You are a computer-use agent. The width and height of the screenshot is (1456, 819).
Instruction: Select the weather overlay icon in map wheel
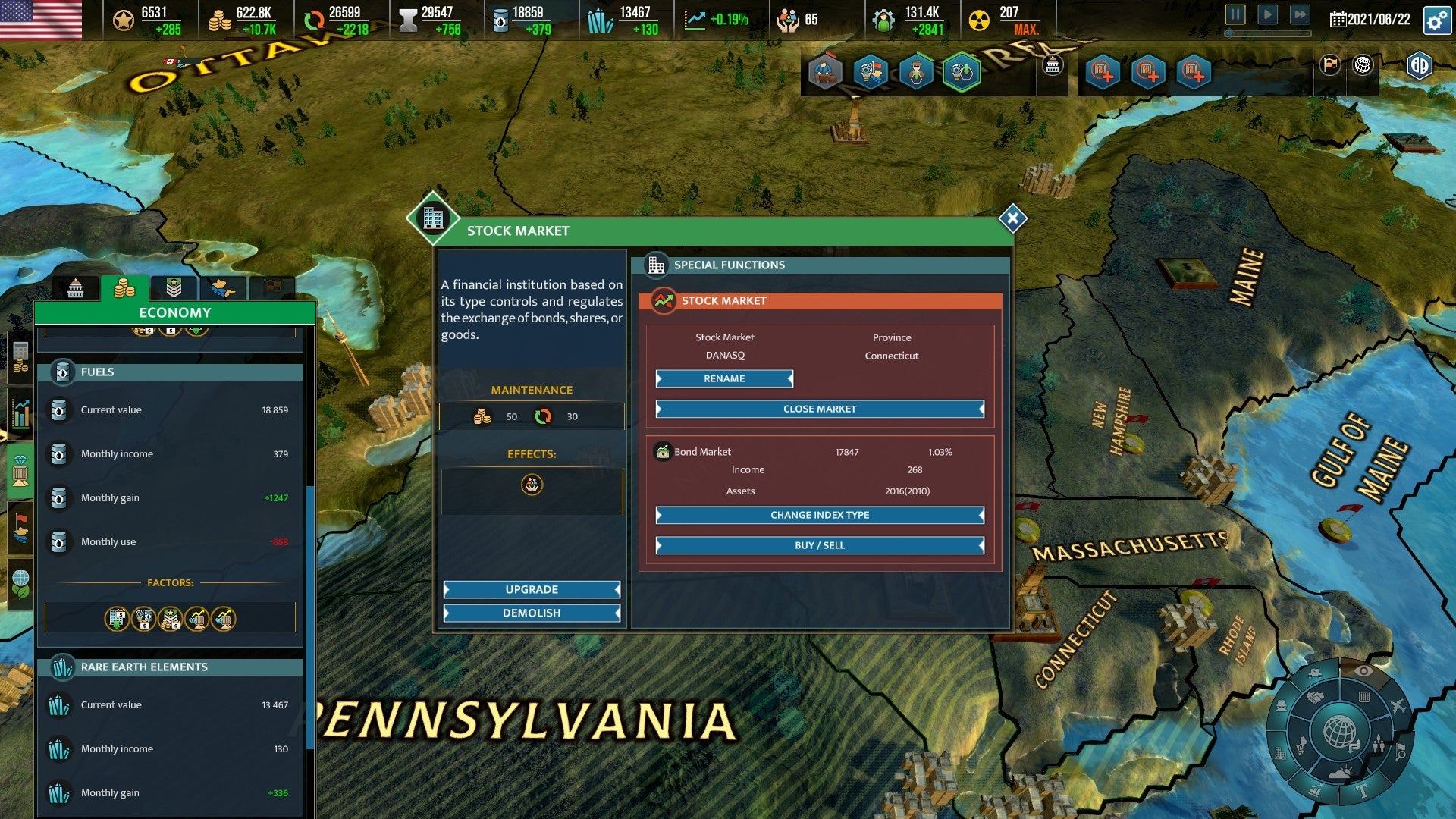click(x=1341, y=773)
